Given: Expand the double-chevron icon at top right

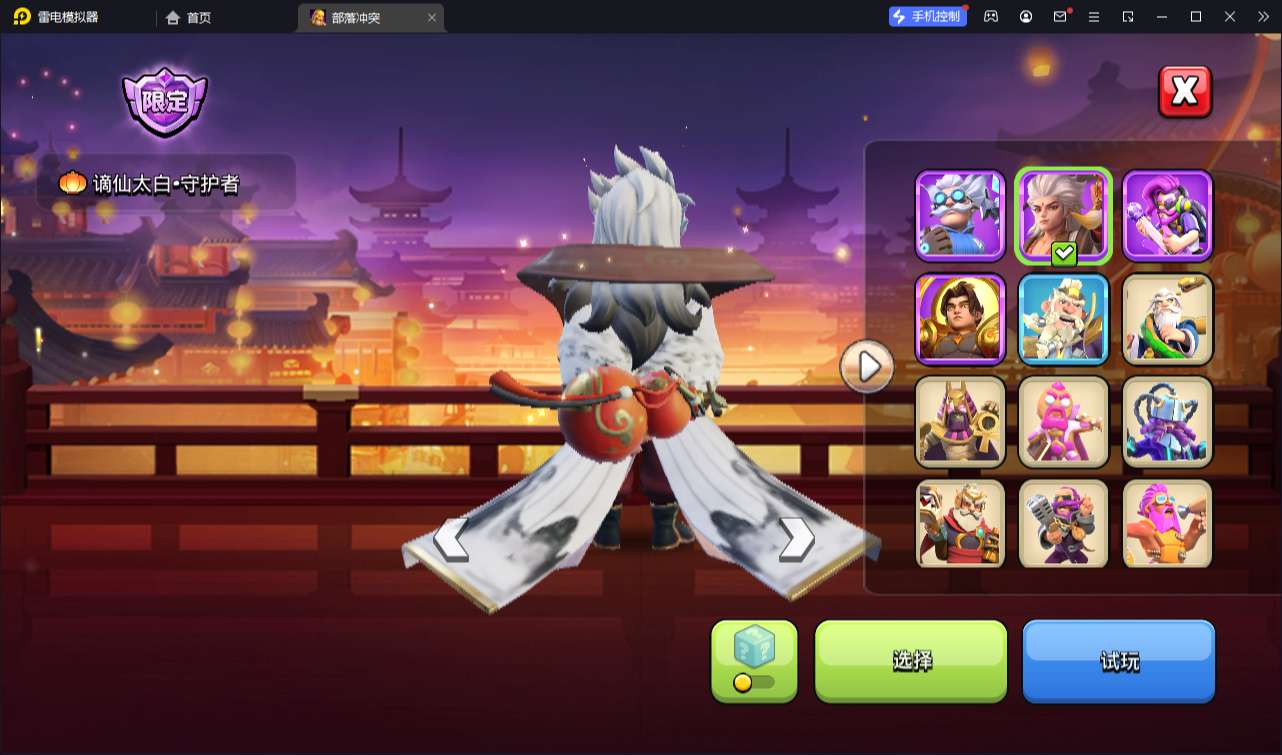Looking at the screenshot, I should tap(1262, 16).
